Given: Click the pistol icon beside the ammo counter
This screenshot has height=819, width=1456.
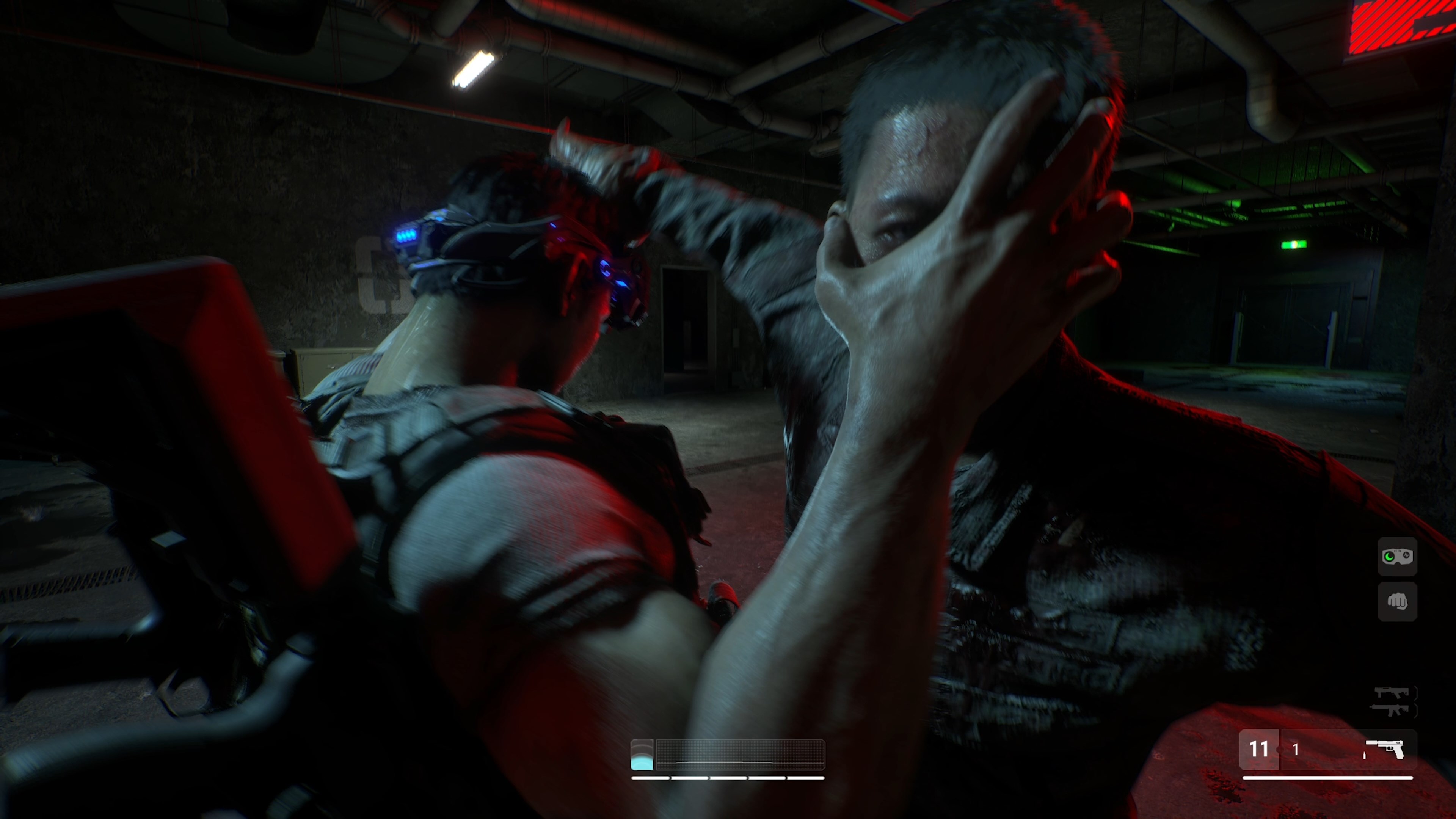Looking at the screenshot, I should click(1384, 750).
